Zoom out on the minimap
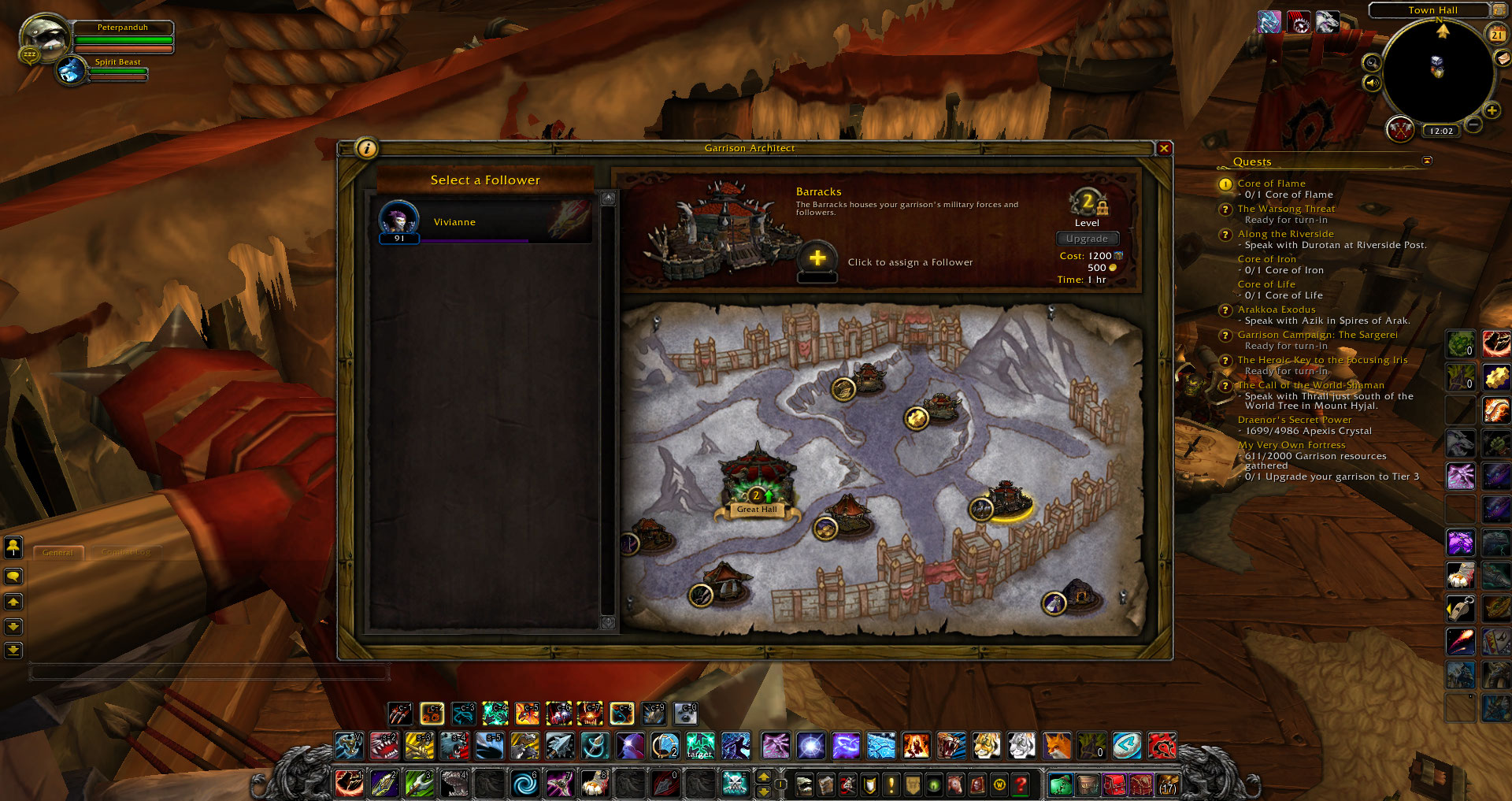This screenshot has height=801, width=1512. click(1474, 124)
